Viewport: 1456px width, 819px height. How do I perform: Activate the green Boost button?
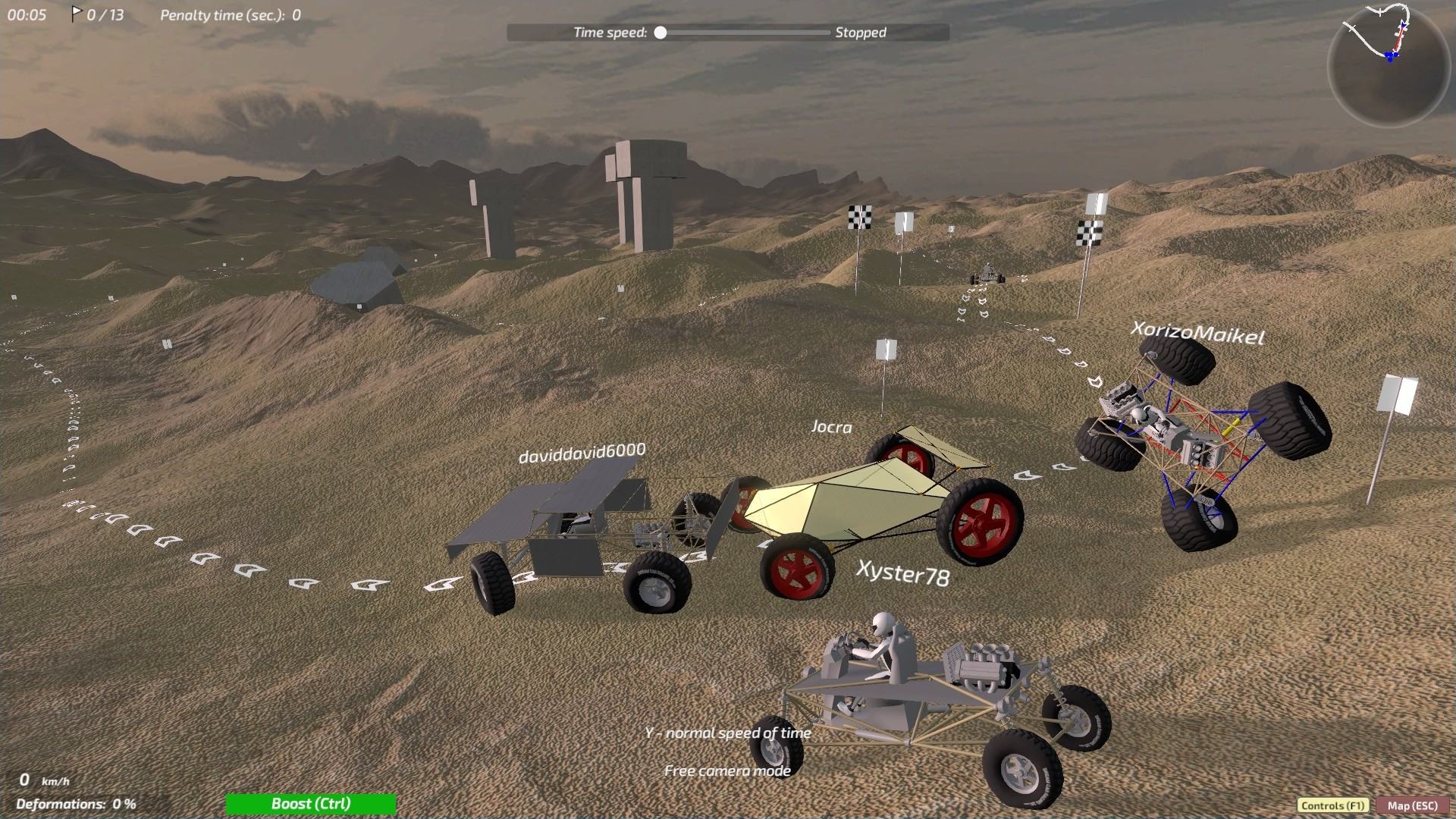coord(311,804)
